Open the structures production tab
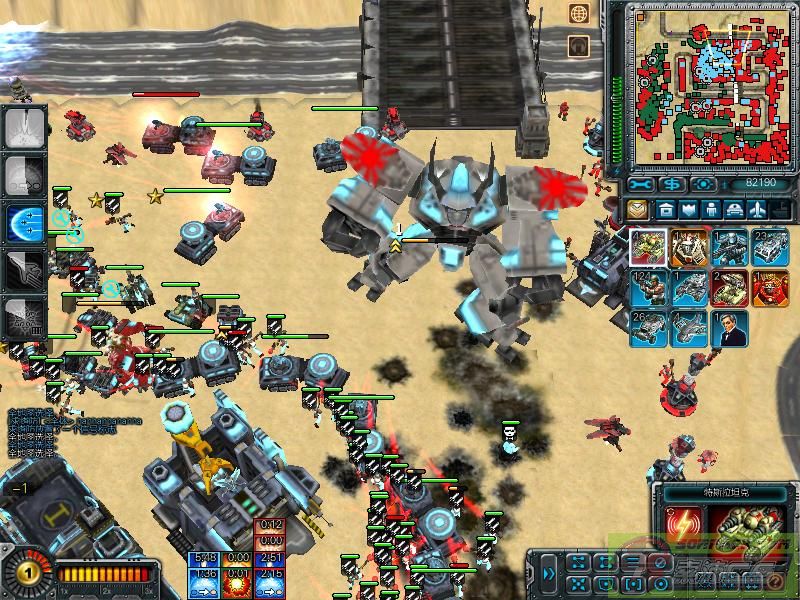 tap(665, 210)
